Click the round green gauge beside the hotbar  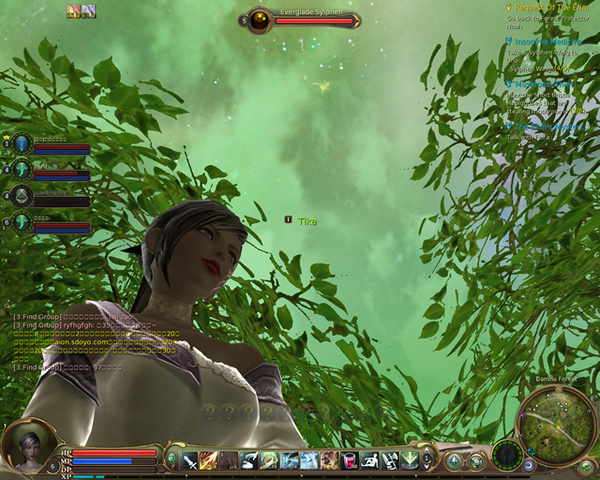tap(507, 456)
